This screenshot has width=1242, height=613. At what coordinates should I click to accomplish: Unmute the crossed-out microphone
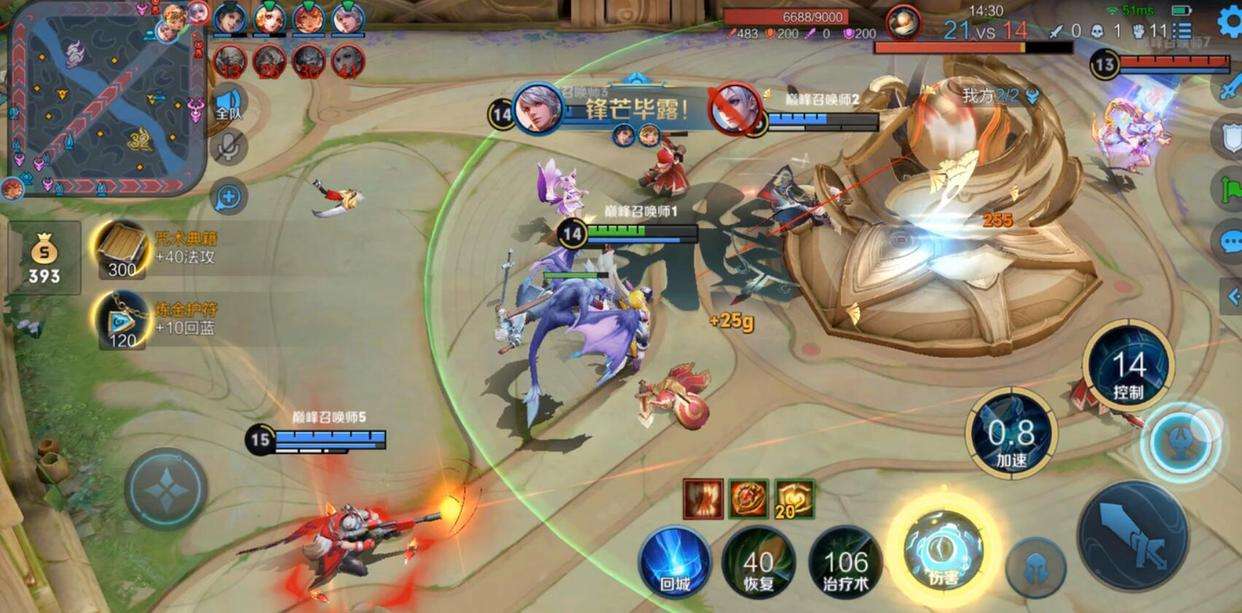pyautogui.click(x=229, y=147)
